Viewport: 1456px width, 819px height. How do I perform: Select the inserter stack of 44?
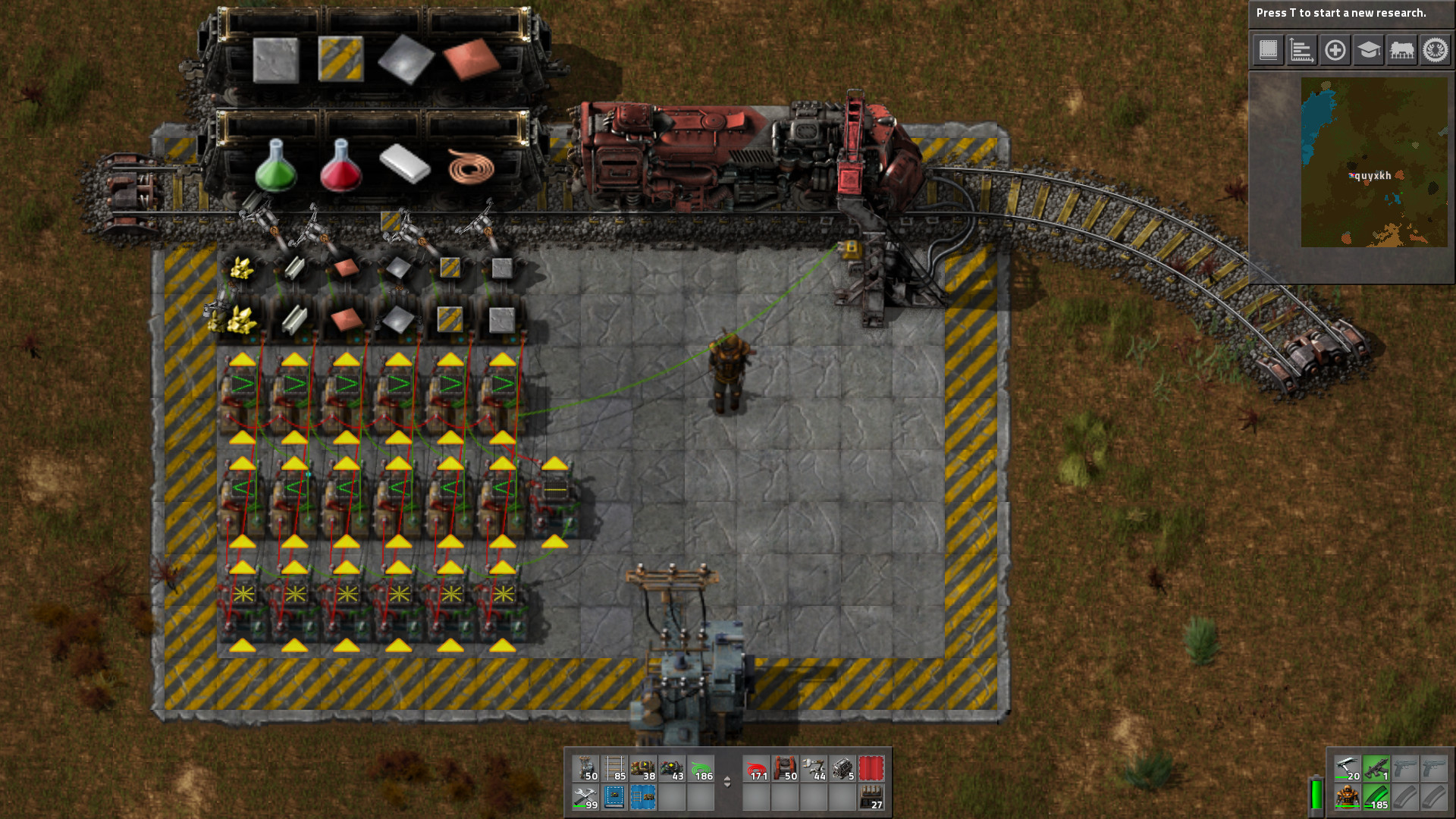814,768
